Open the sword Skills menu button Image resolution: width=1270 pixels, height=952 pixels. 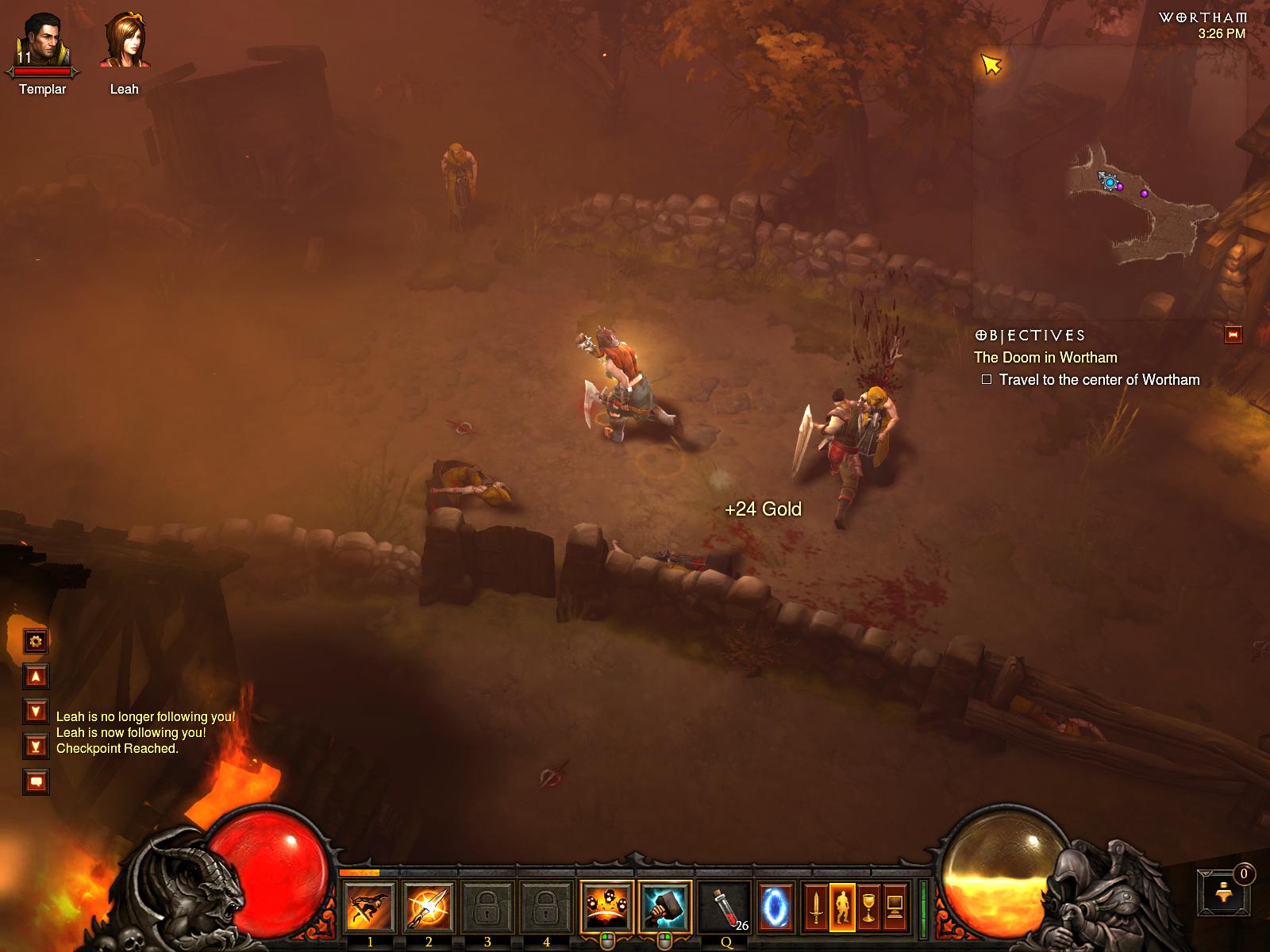[815, 908]
